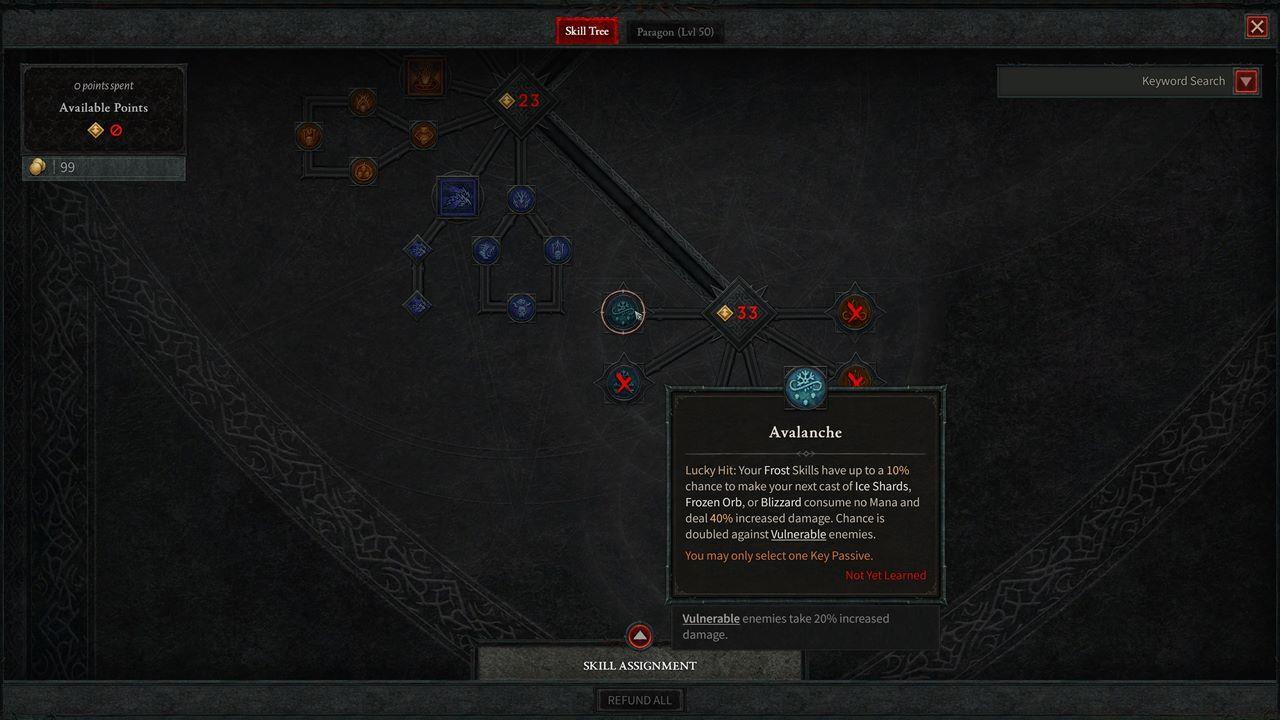Select the Skill Tree tab

586,31
